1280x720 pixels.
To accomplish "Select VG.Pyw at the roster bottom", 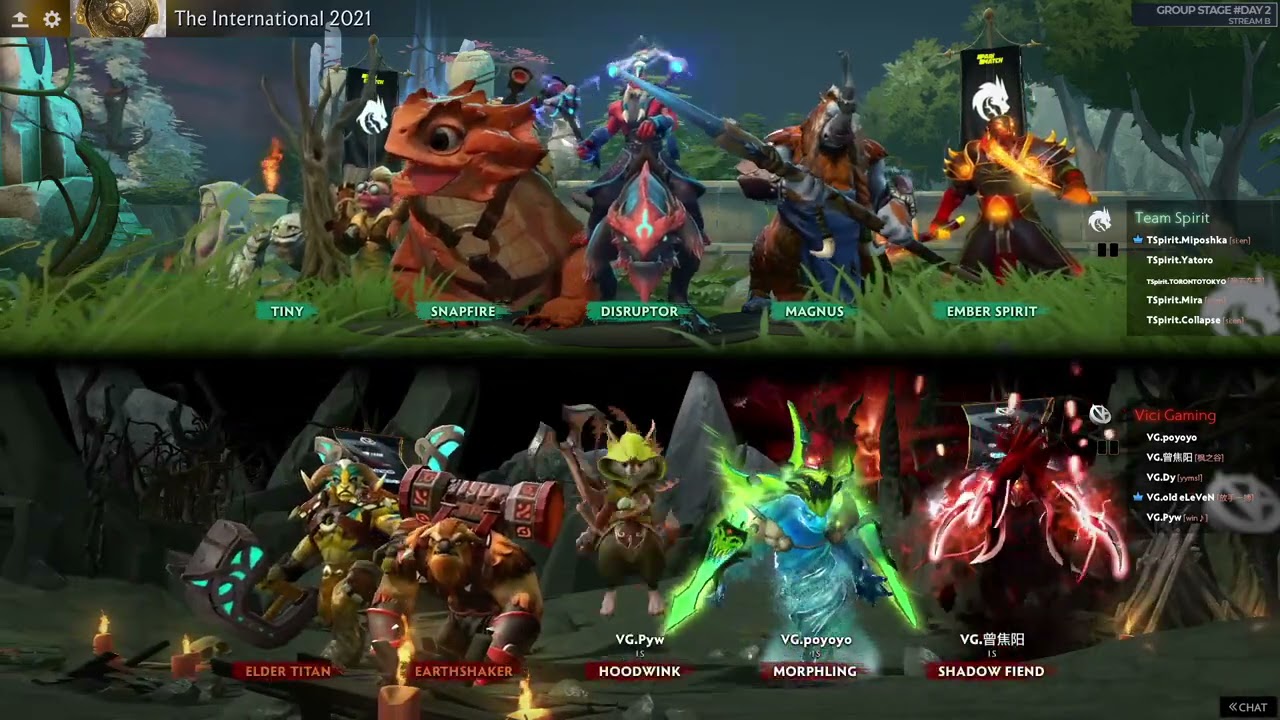I will coord(1164,517).
